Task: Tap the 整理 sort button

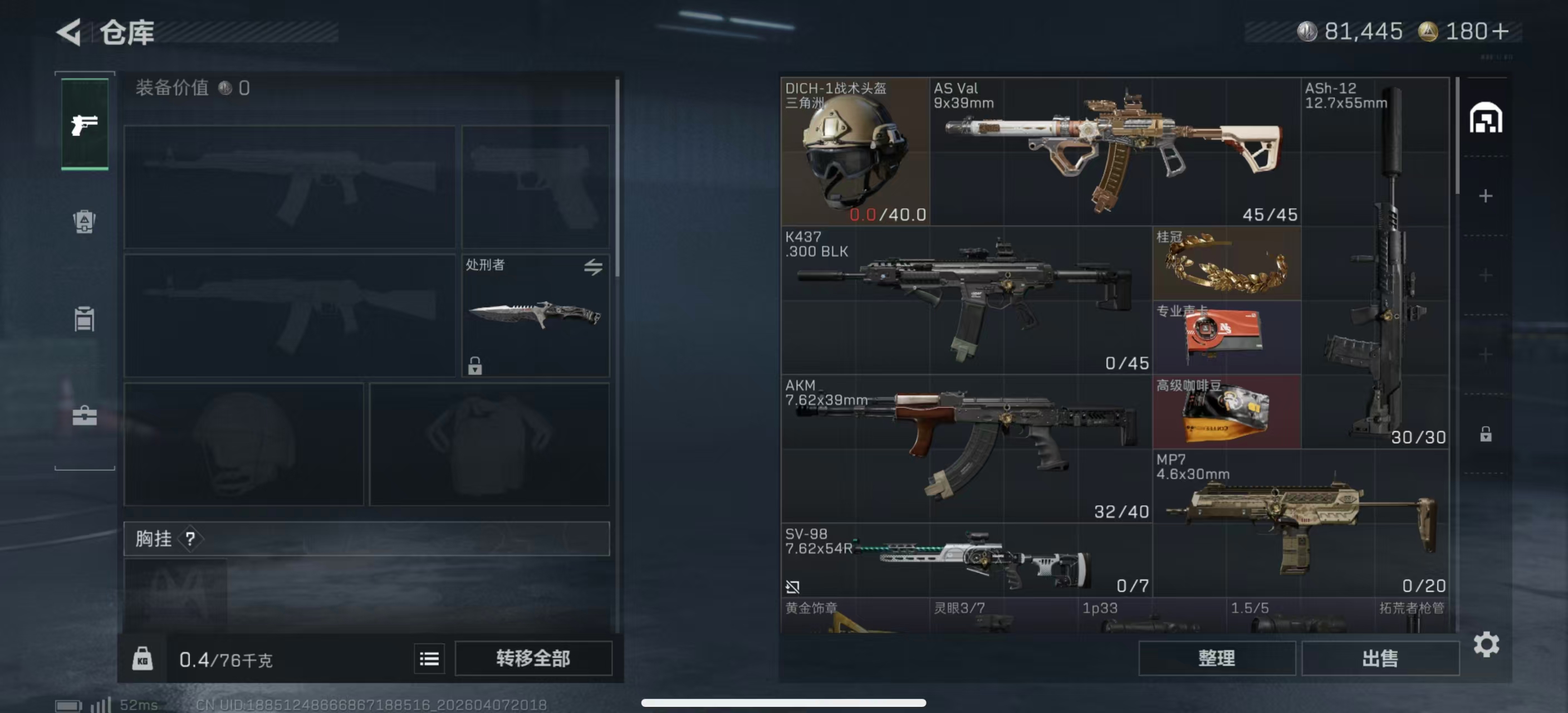Action: [x=1216, y=658]
